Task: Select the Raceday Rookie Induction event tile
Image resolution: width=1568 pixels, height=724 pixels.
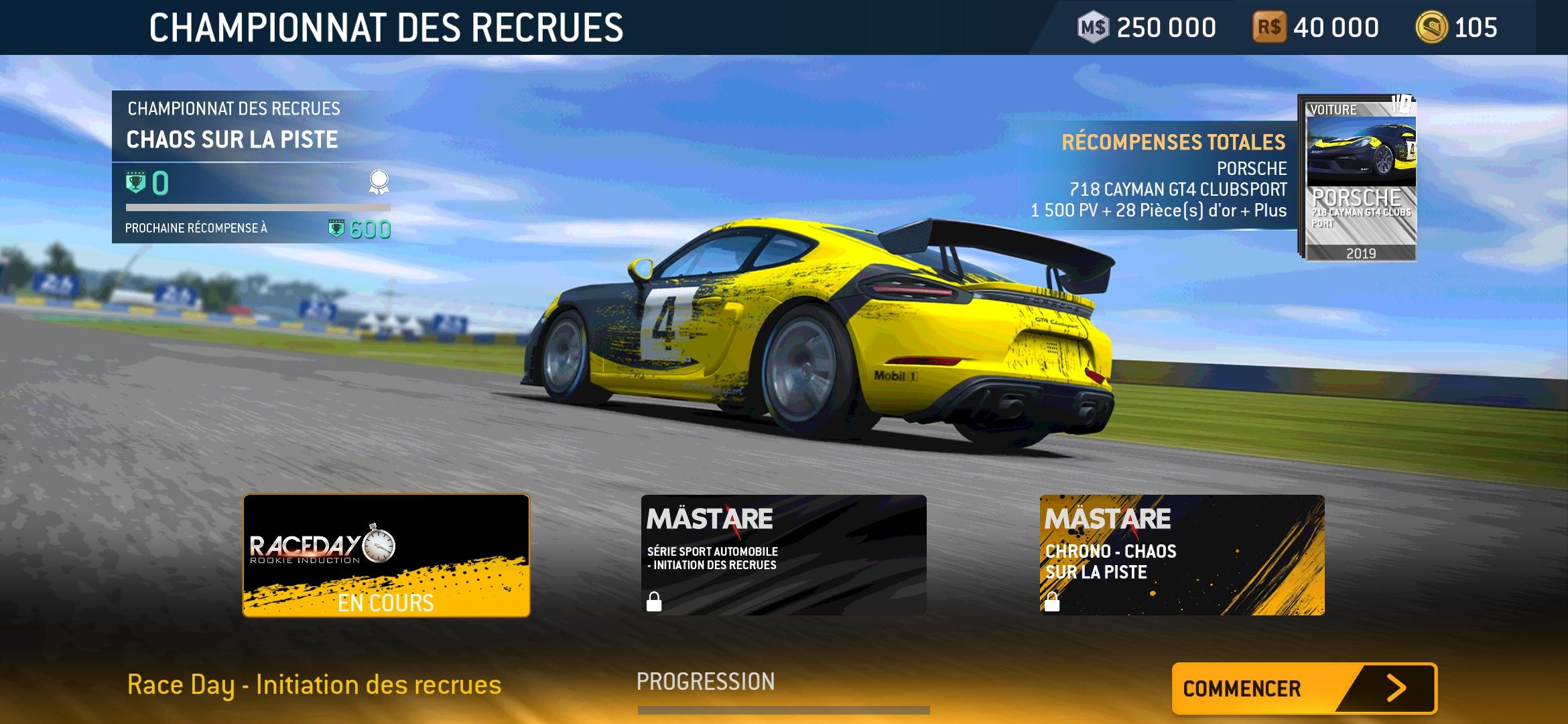Action: click(x=386, y=555)
